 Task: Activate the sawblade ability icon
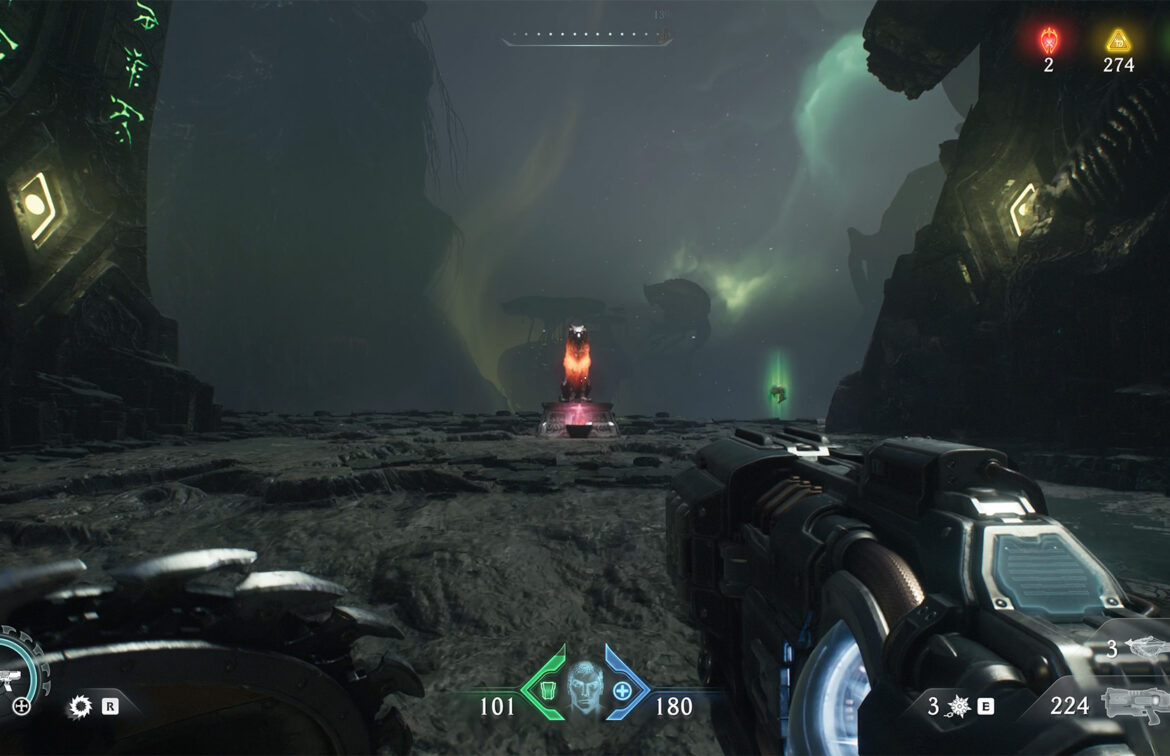(x=80, y=707)
